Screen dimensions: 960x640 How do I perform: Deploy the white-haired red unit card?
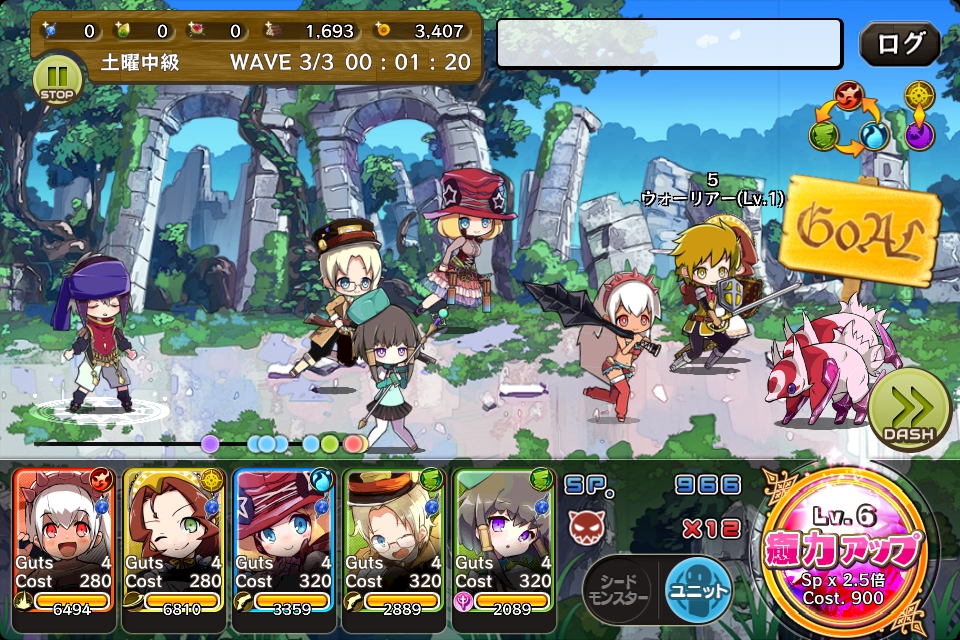pos(64,538)
